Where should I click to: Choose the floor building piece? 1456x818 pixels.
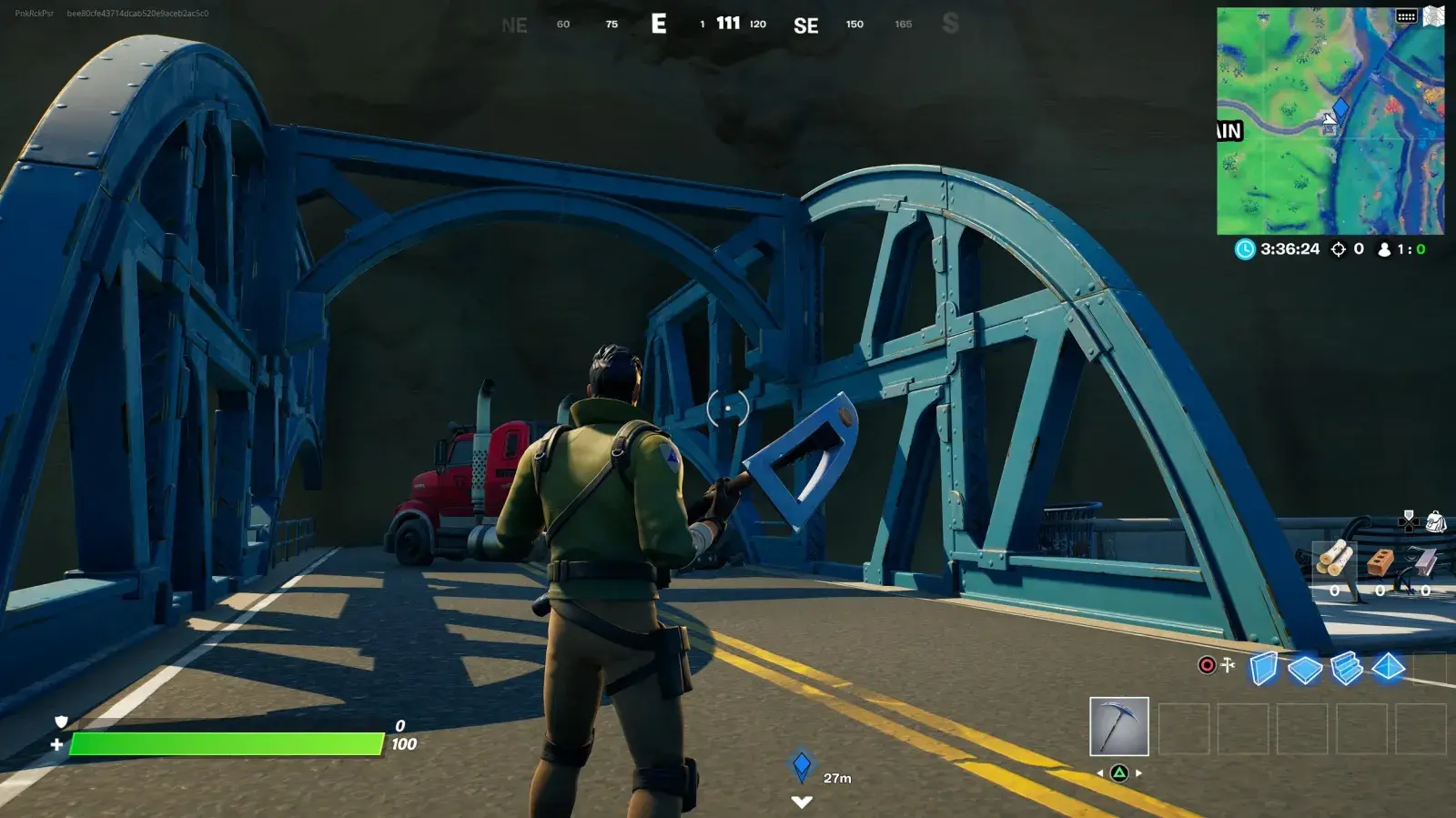point(1305,670)
